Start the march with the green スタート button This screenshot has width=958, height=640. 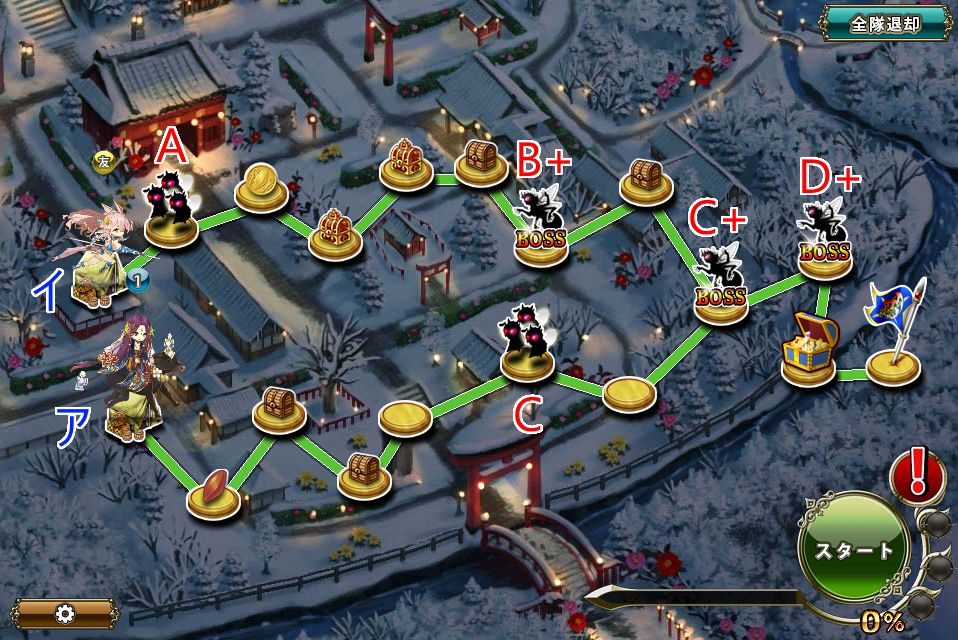coord(853,550)
